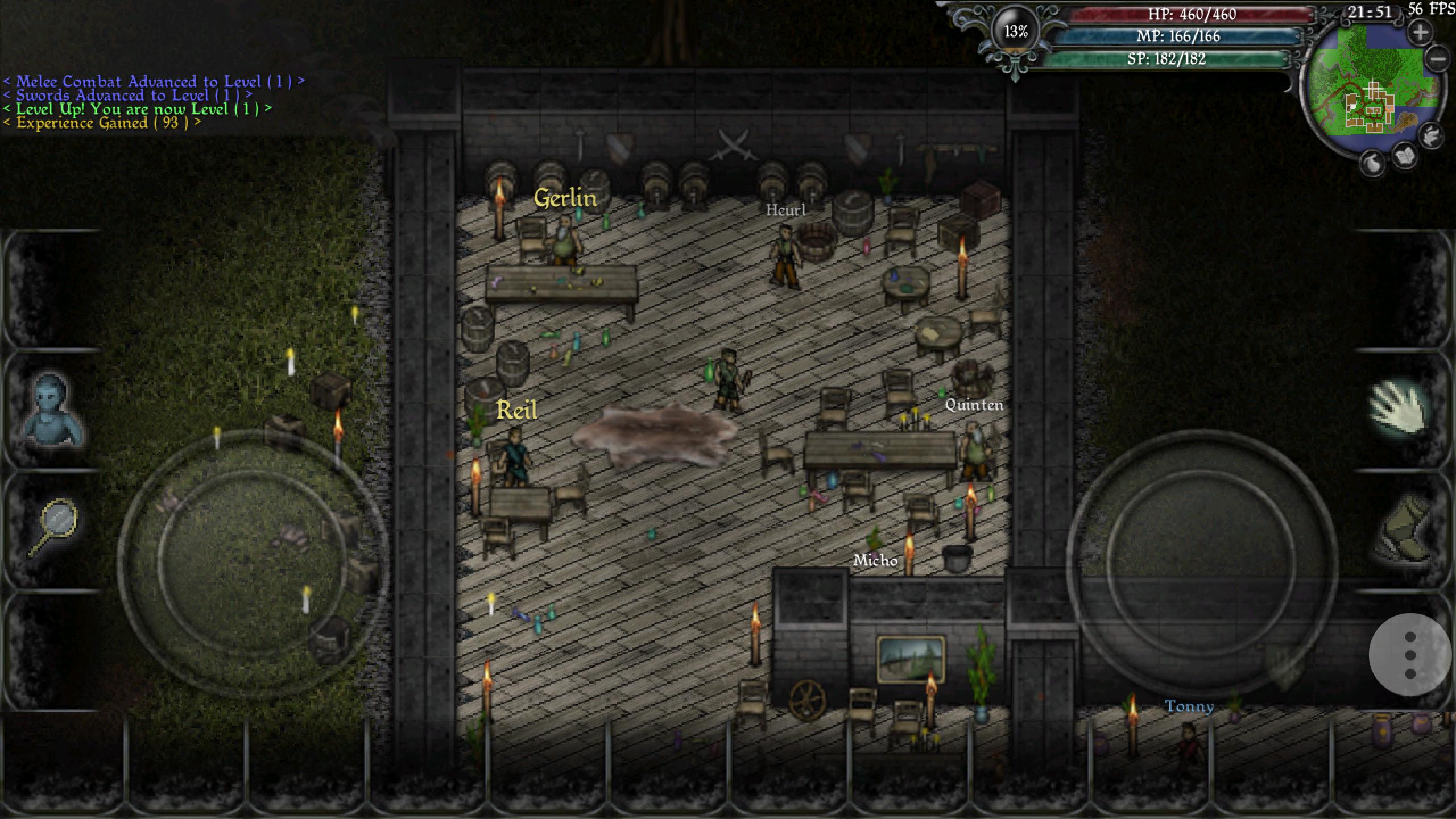Tap the boots auto-move icon
This screenshot has width=1456, height=819.
[1405, 529]
